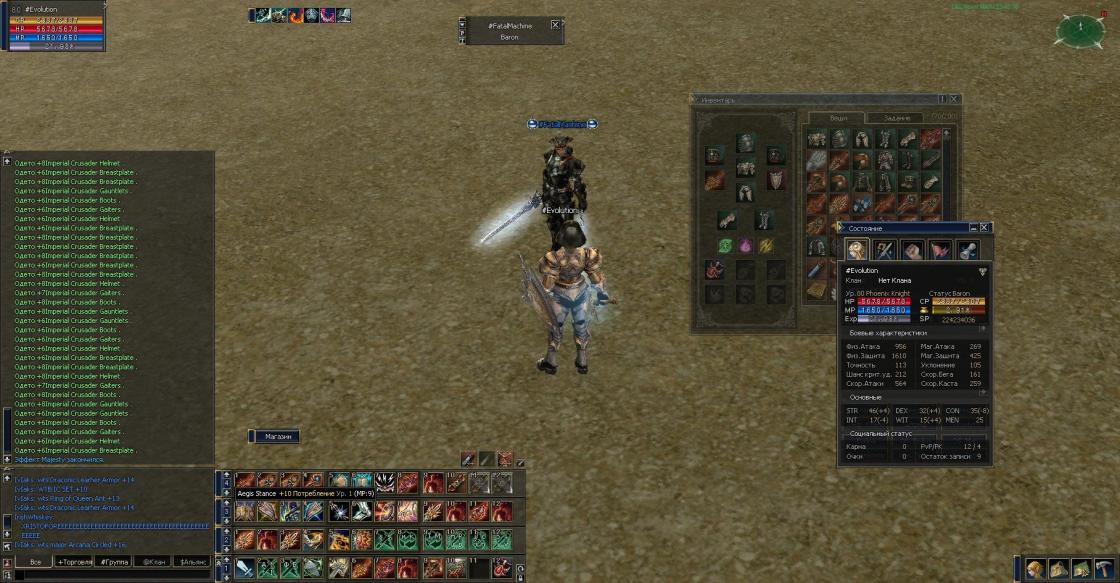The width and height of the screenshot is (1120, 583).
Task: Open the character icon in bottom-right menu
Action: tap(1035, 569)
